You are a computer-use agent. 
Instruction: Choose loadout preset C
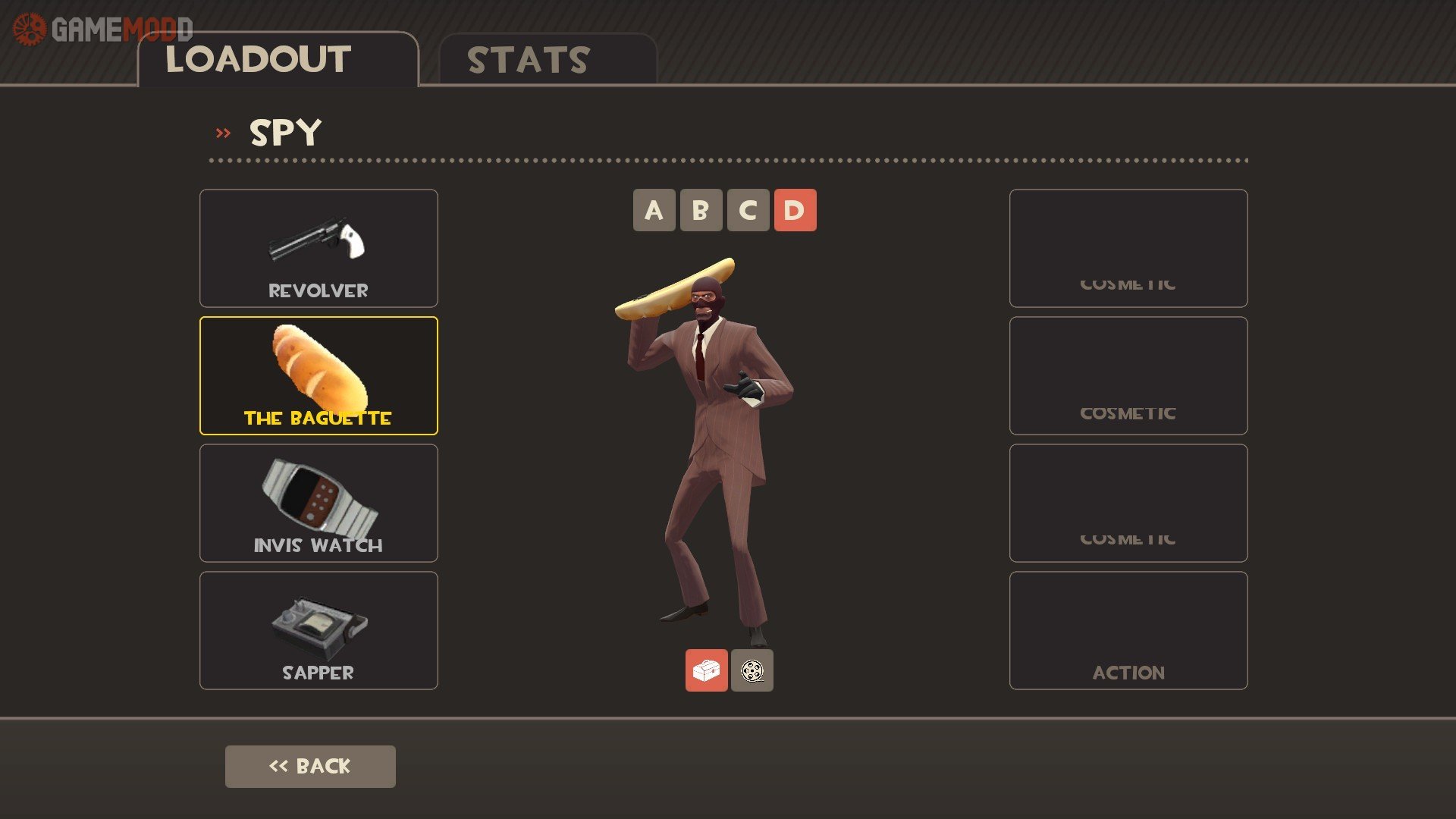748,210
